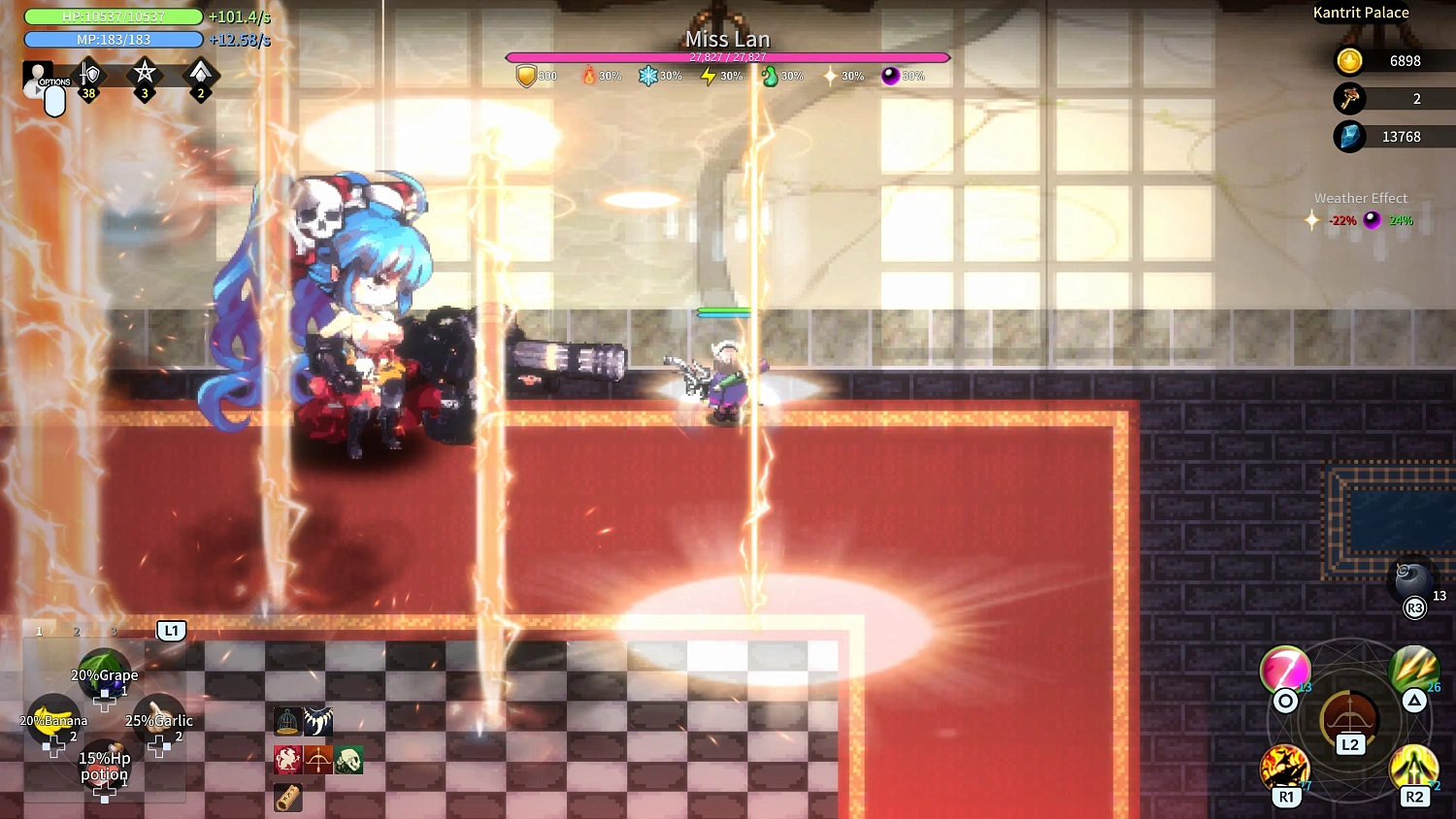Select the 15%Hp potion quick slot
Screen dimensions: 1456x819
click(104, 767)
